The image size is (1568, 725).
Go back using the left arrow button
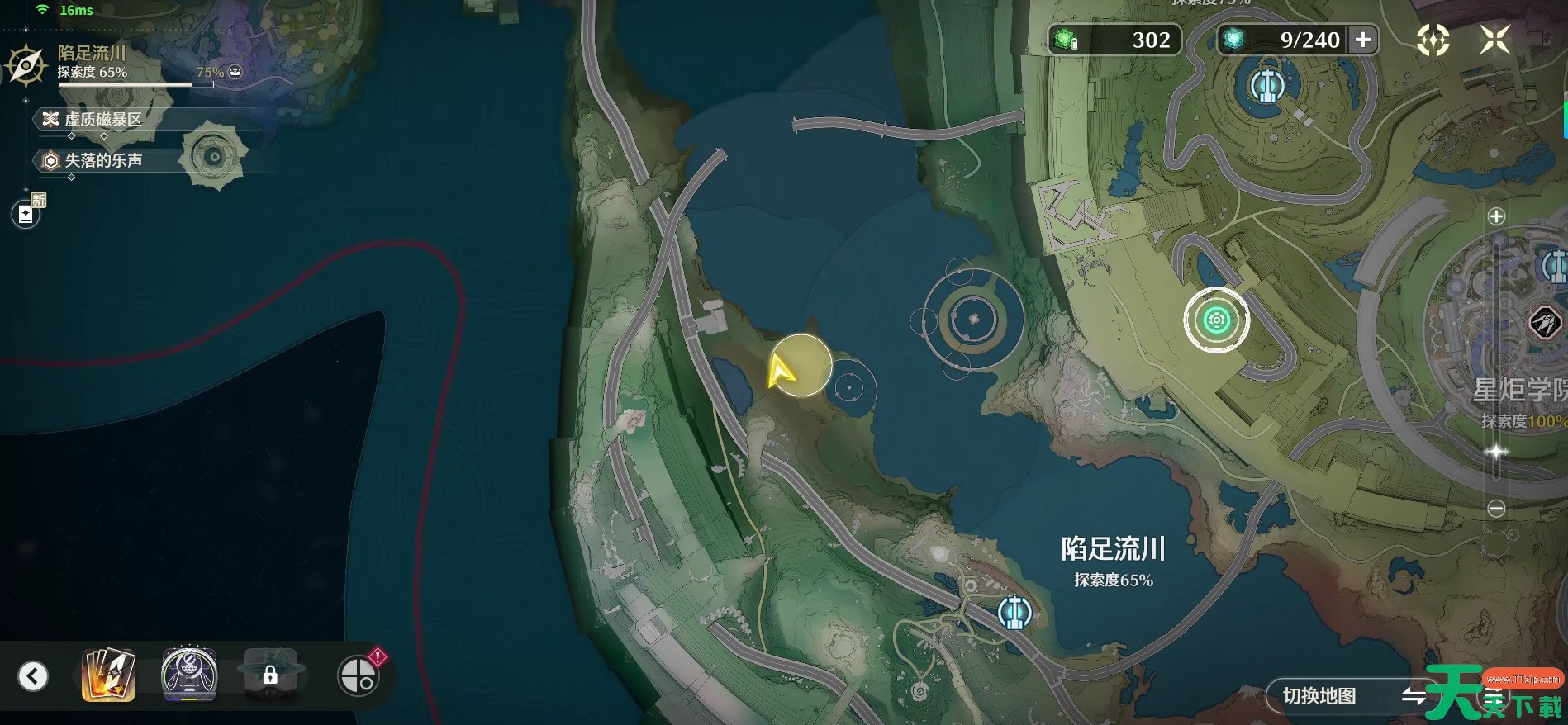33,676
